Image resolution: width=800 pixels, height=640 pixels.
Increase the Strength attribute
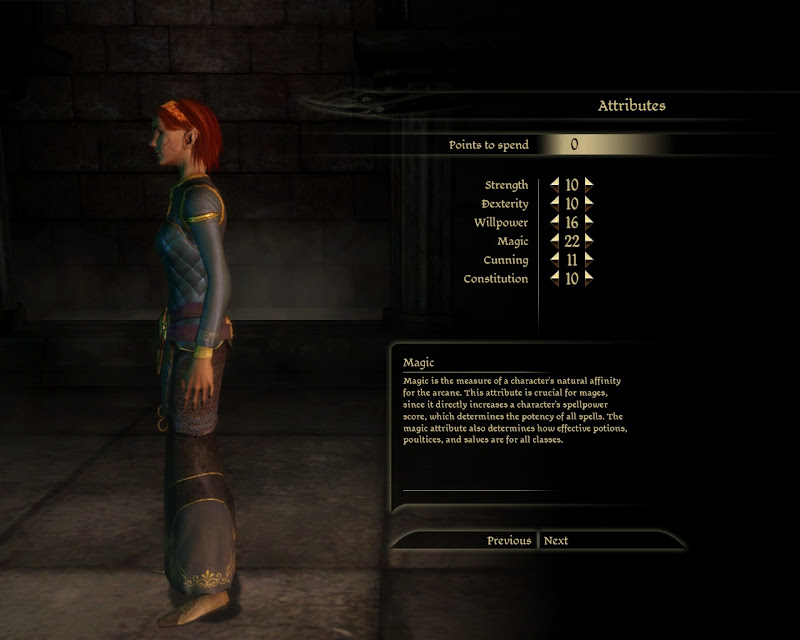(589, 185)
